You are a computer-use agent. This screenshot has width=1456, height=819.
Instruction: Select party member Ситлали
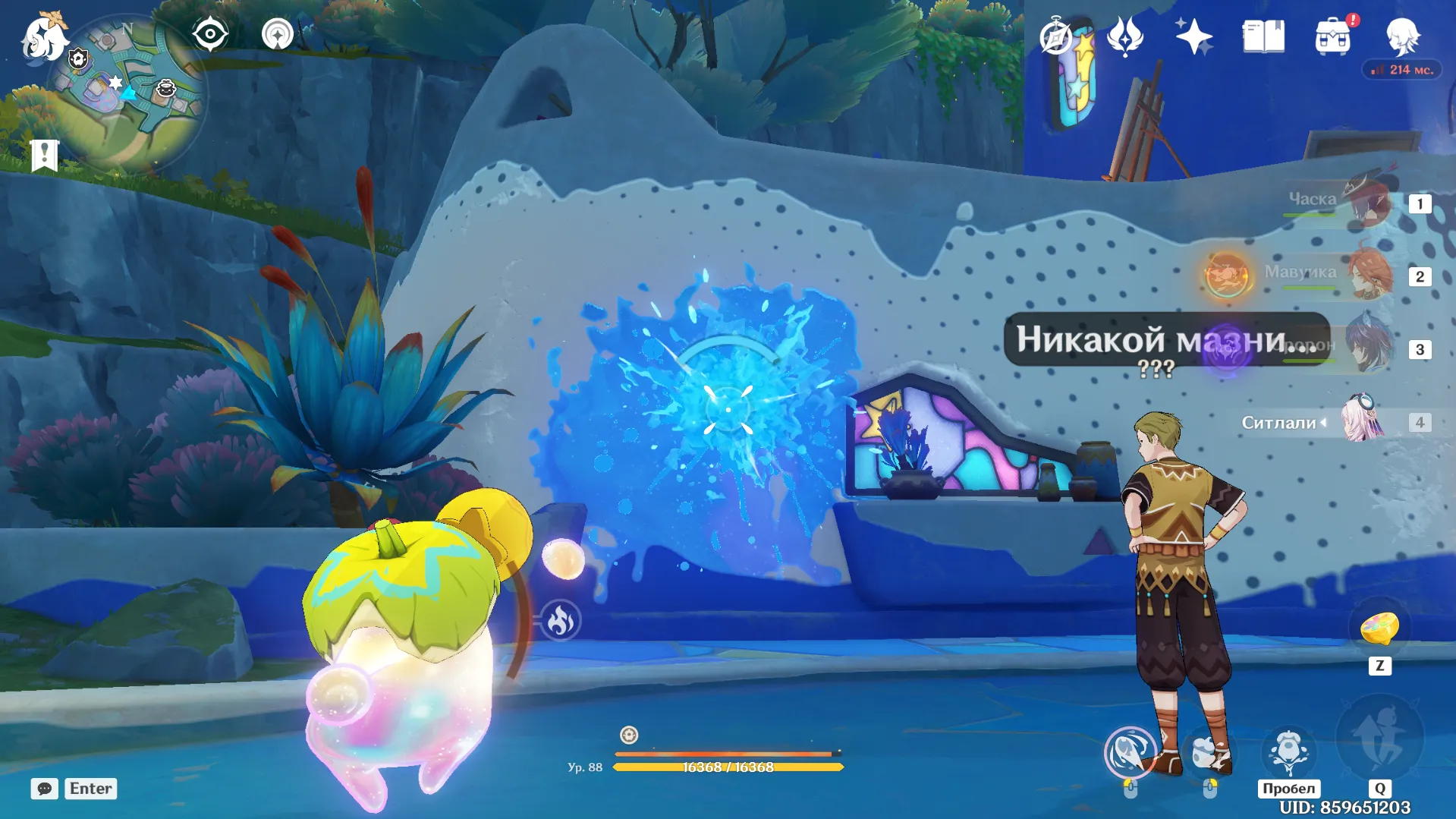[1362, 421]
